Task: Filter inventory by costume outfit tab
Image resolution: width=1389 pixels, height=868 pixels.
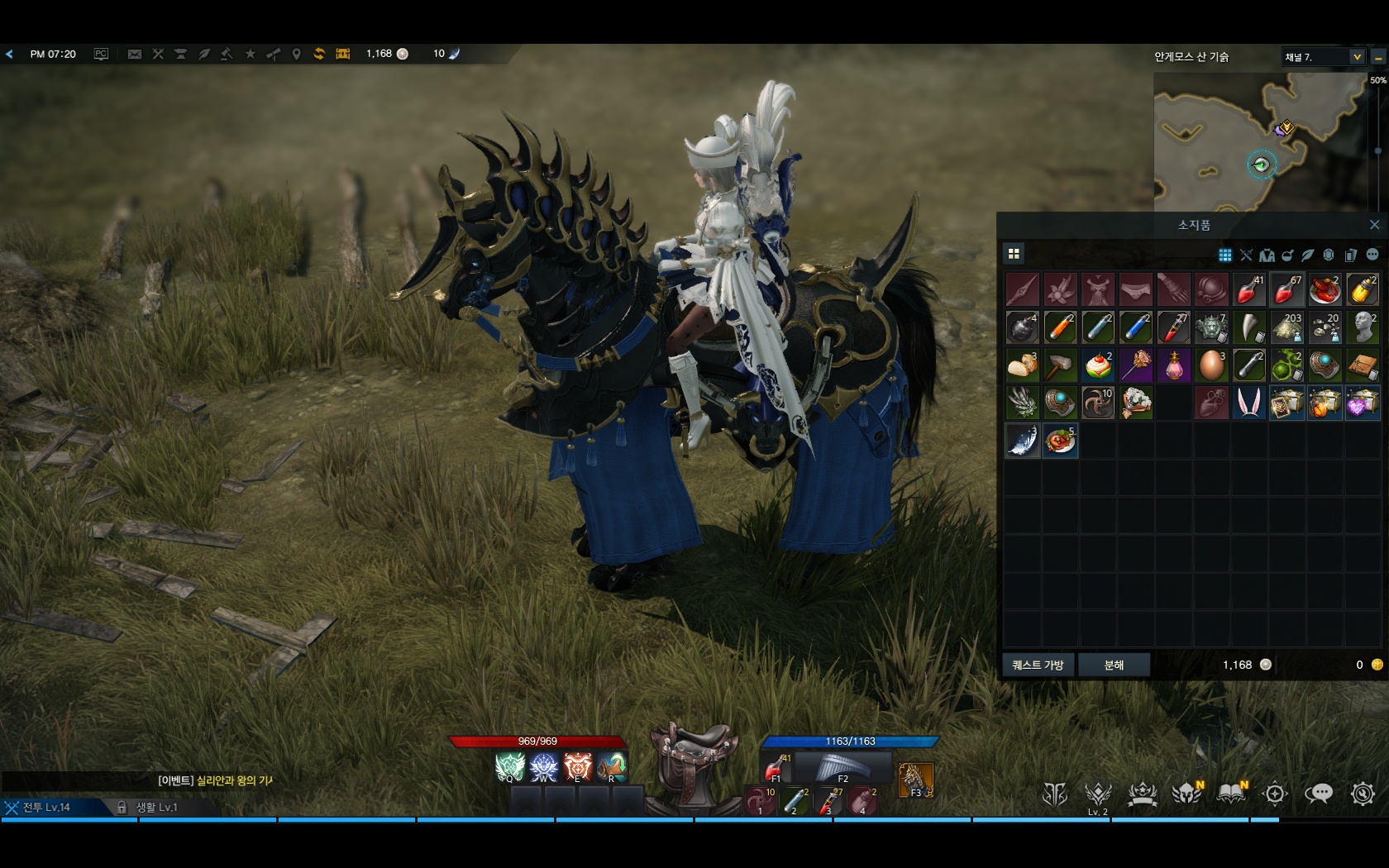Action: (1267, 255)
